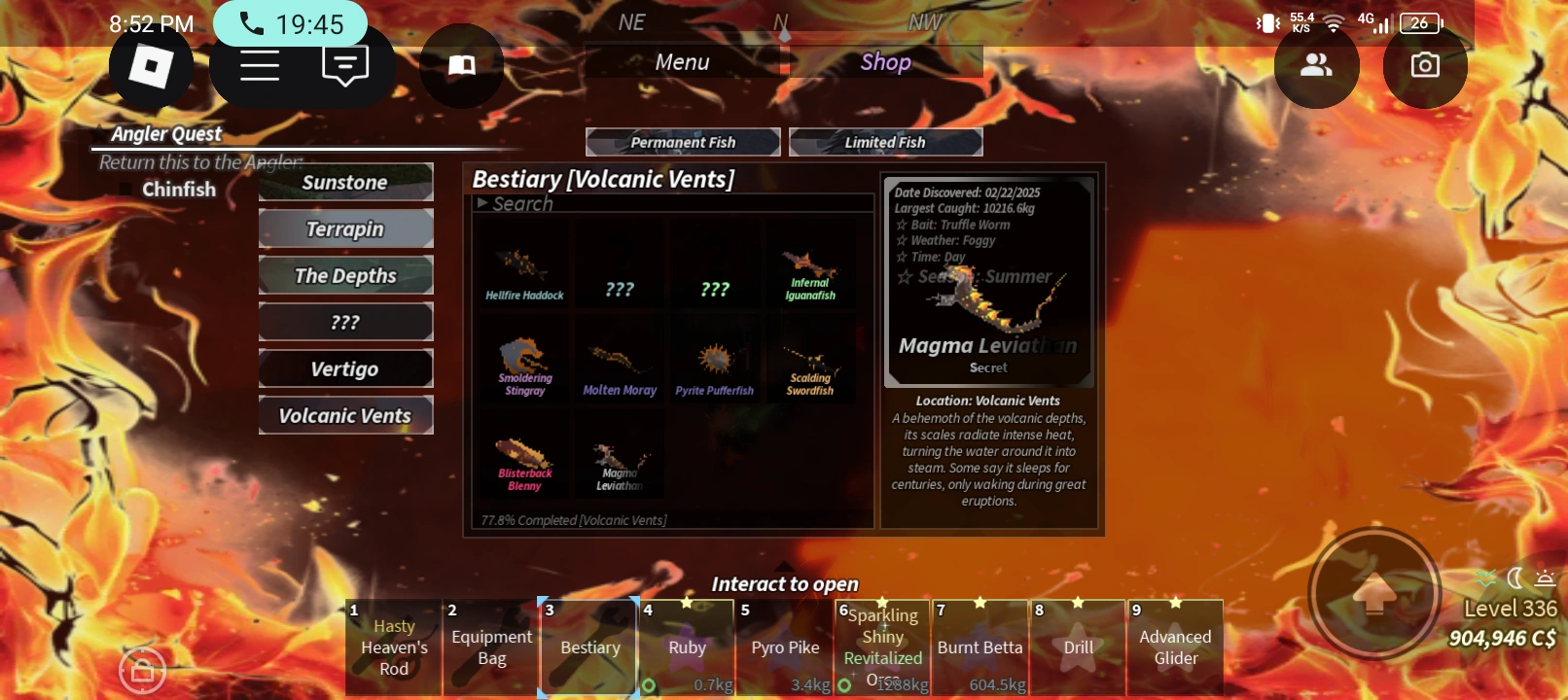The height and width of the screenshot is (700, 1568).
Task: Select the Drill in hotbar slot 8
Action: click(1076, 647)
